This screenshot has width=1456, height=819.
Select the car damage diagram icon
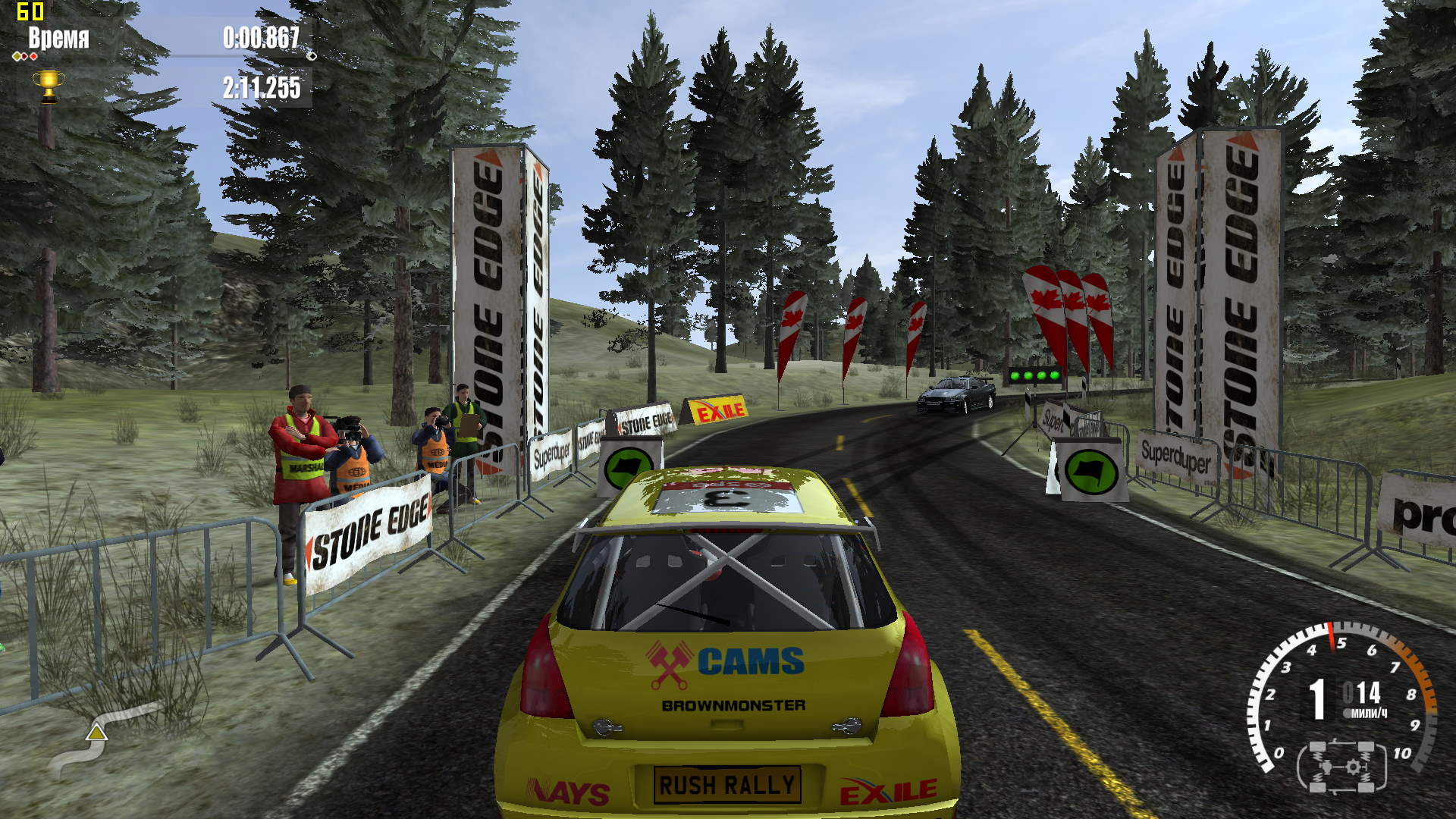1341,767
